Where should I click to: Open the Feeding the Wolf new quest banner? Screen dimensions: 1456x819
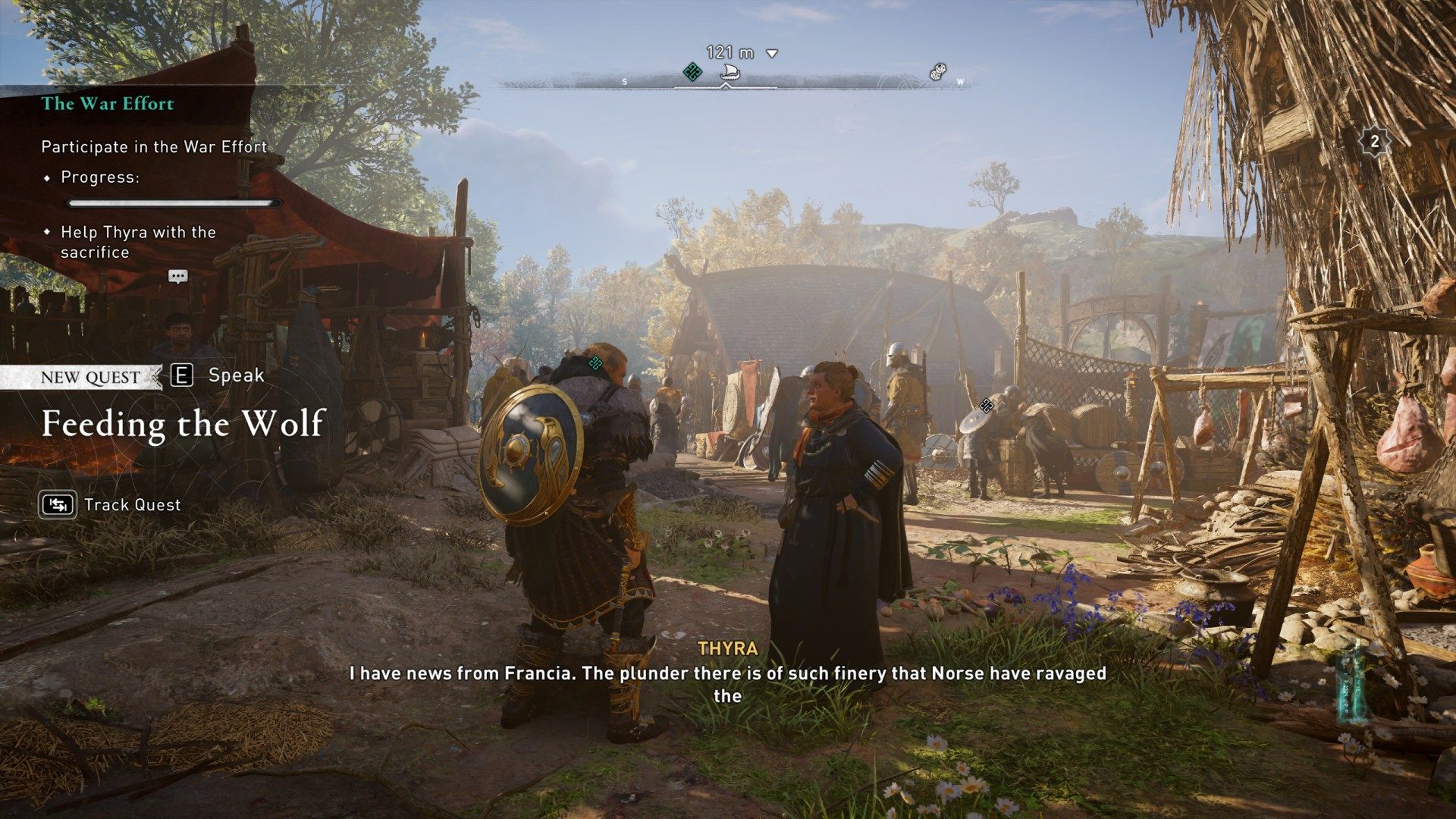click(184, 423)
